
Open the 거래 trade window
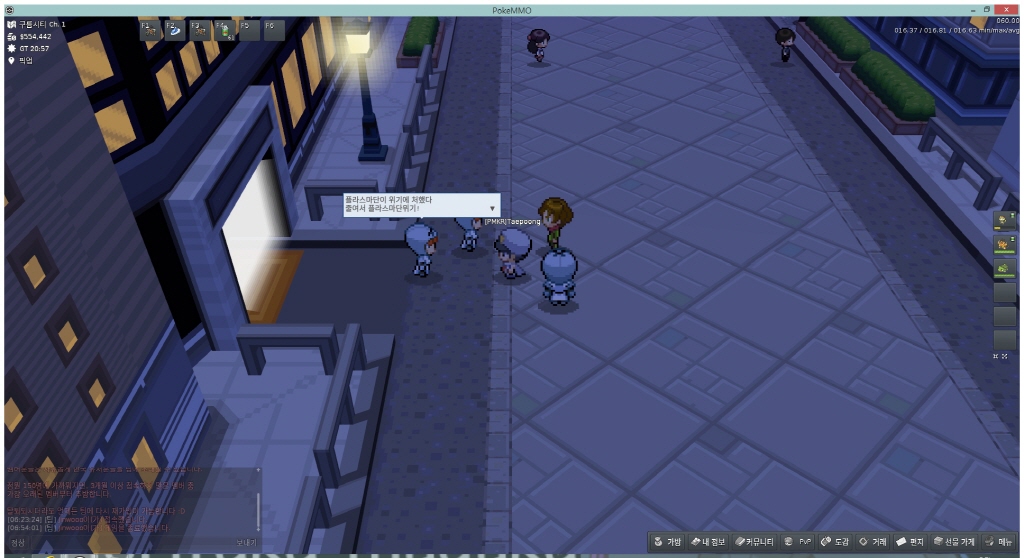pos(874,541)
